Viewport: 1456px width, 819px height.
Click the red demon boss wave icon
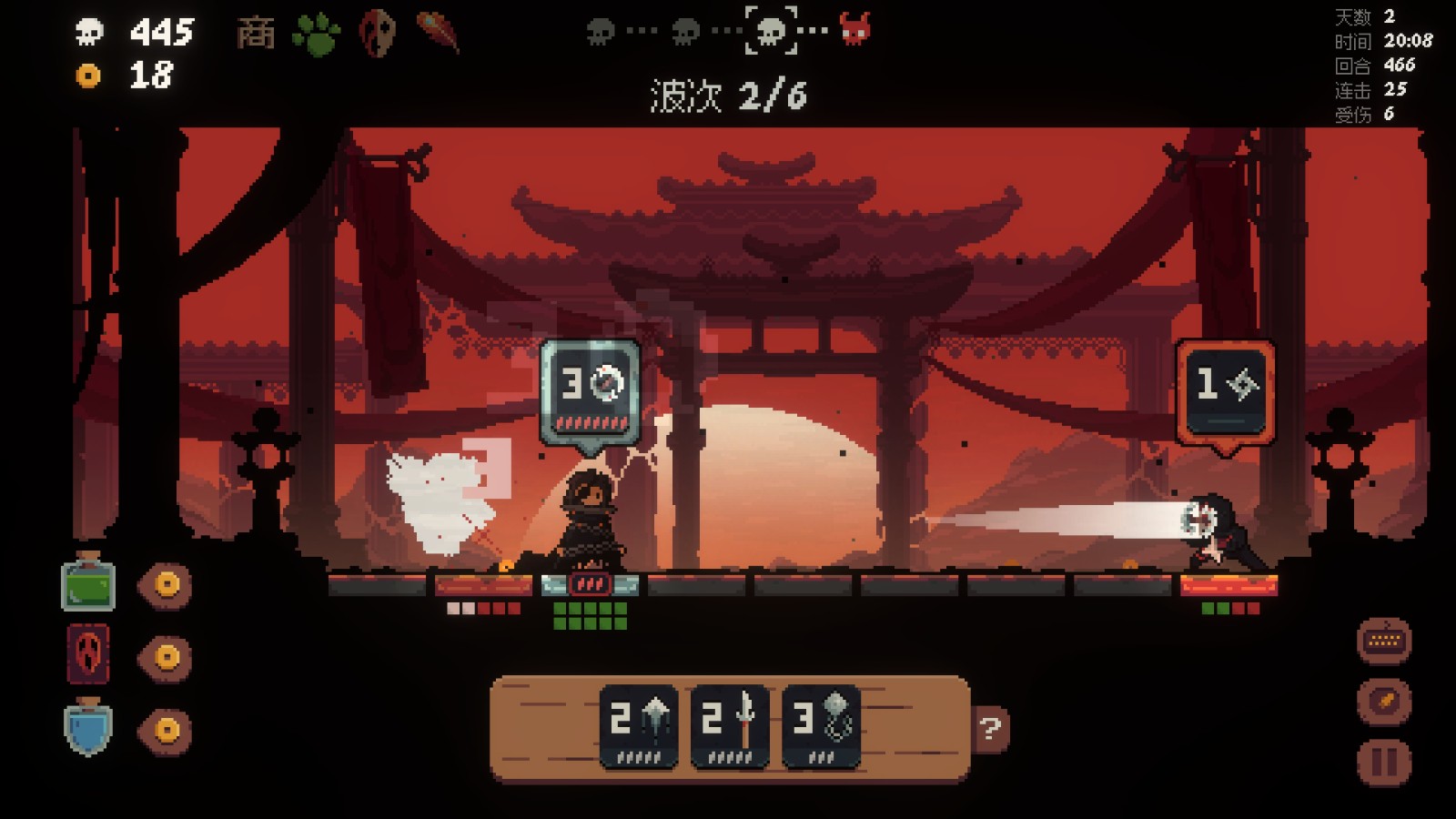coord(855,30)
